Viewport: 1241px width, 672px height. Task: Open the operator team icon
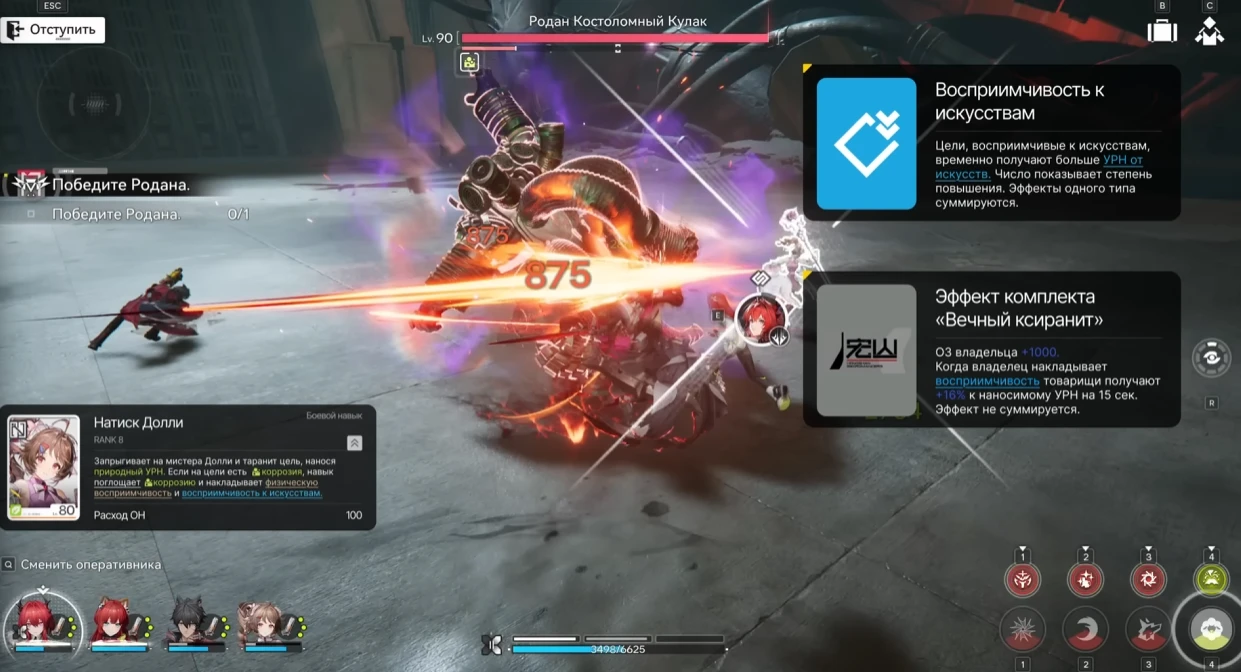1209,31
